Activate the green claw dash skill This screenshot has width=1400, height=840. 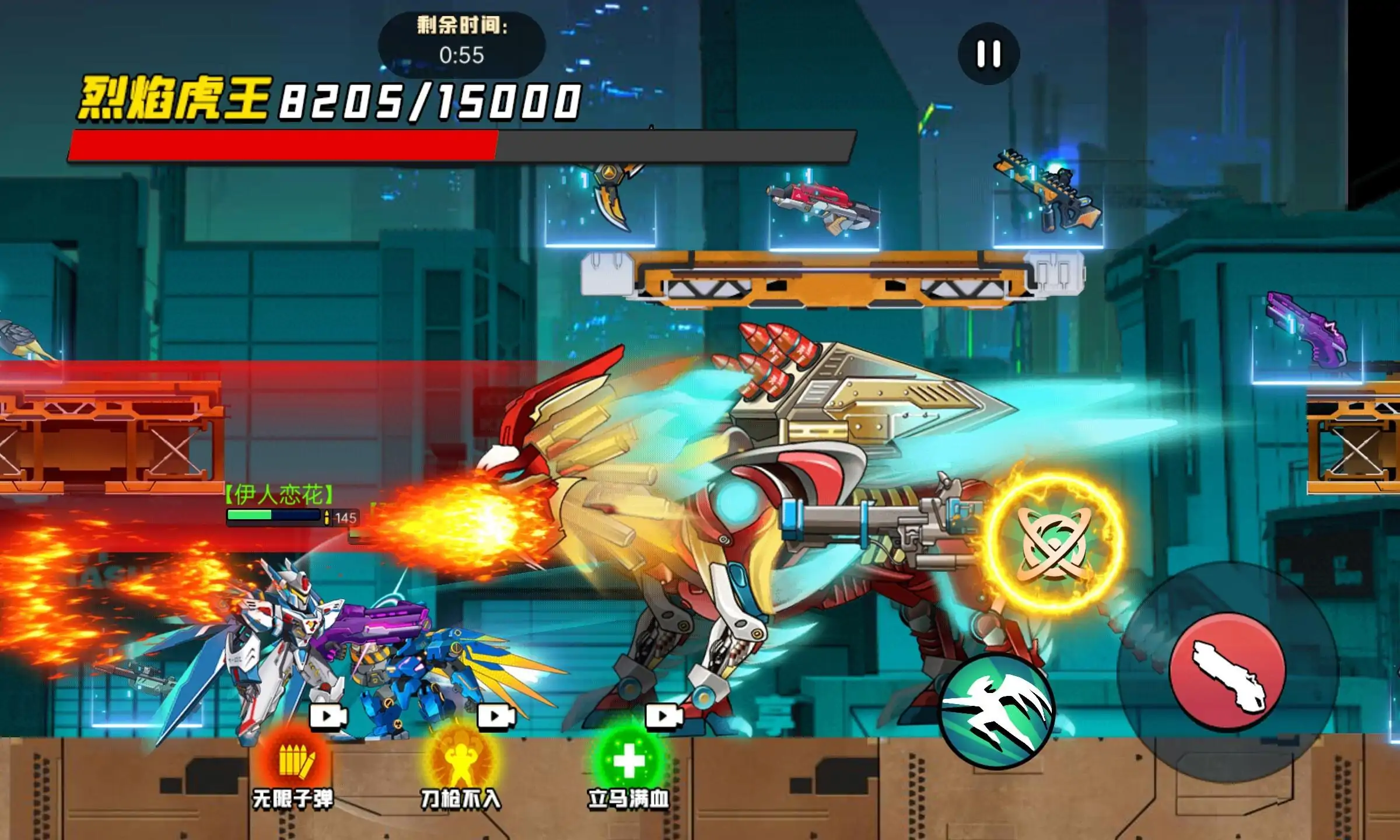click(x=998, y=711)
